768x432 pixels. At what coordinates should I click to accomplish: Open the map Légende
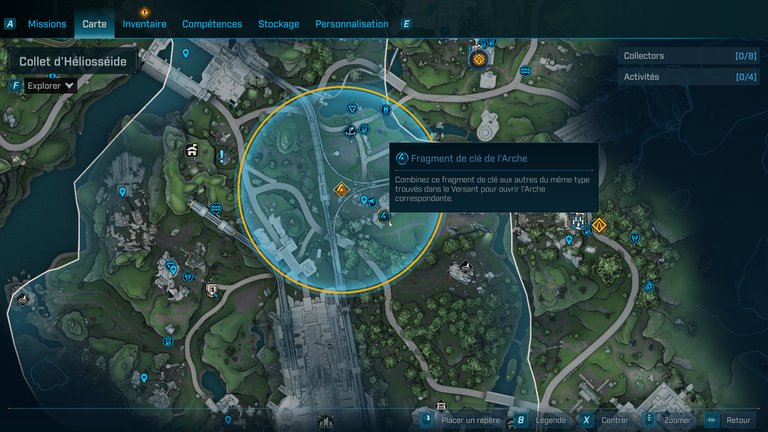click(x=549, y=420)
